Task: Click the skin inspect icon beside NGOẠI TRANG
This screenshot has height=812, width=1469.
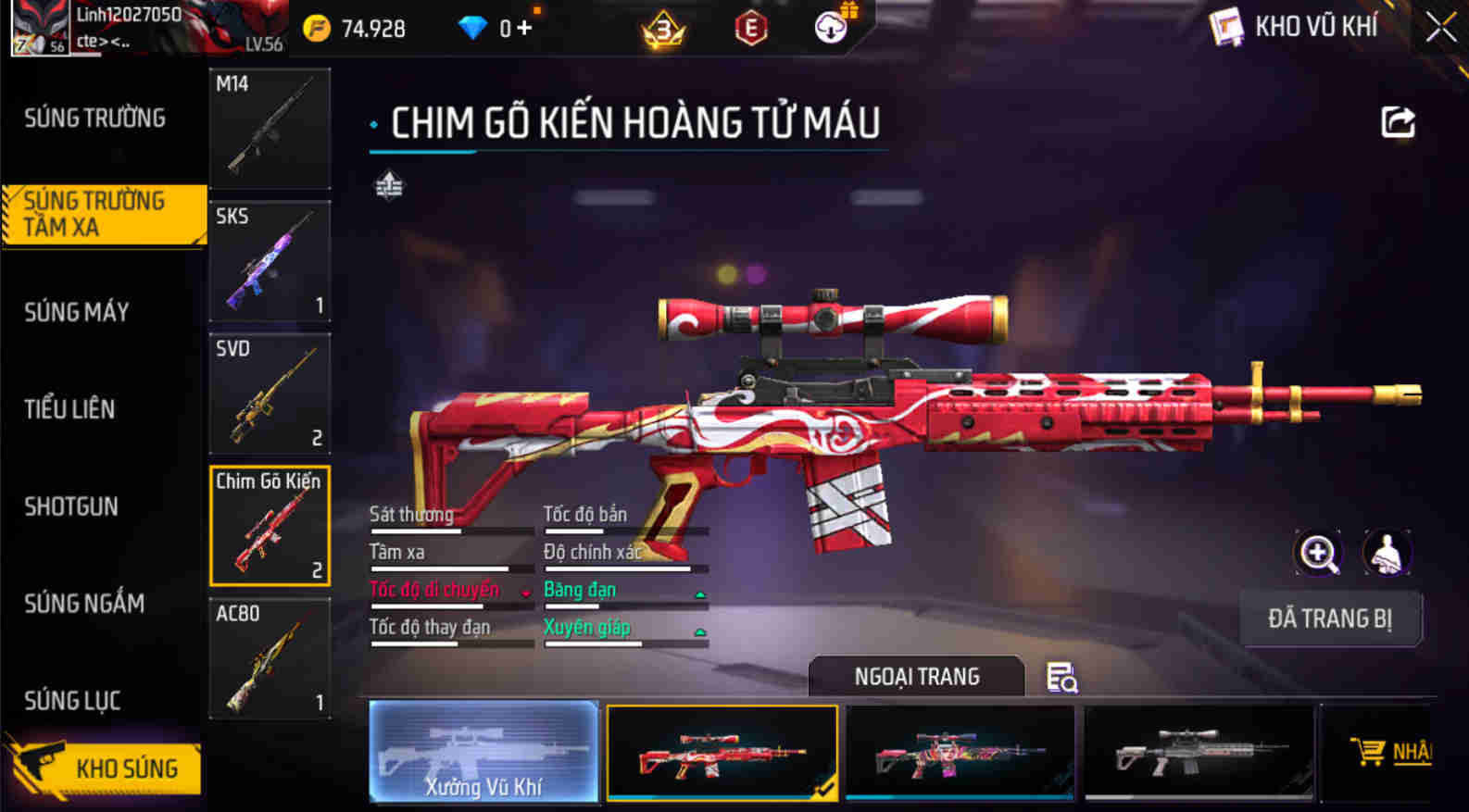Action: pos(1061,679)
